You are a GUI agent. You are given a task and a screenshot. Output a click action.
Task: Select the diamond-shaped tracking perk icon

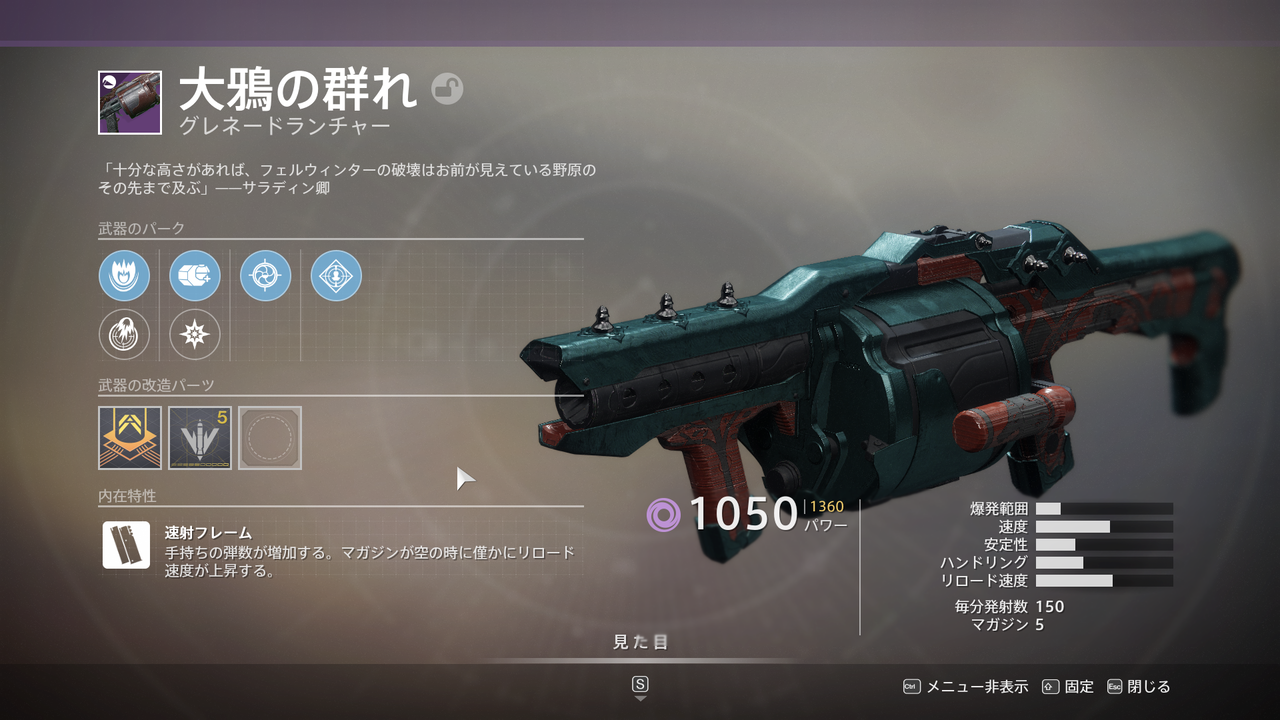coord(338,276)
